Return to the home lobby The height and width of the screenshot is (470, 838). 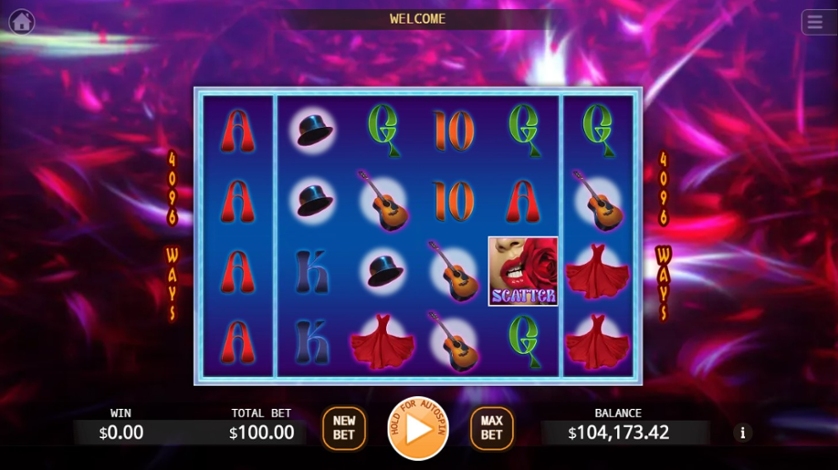pos(21,21)
